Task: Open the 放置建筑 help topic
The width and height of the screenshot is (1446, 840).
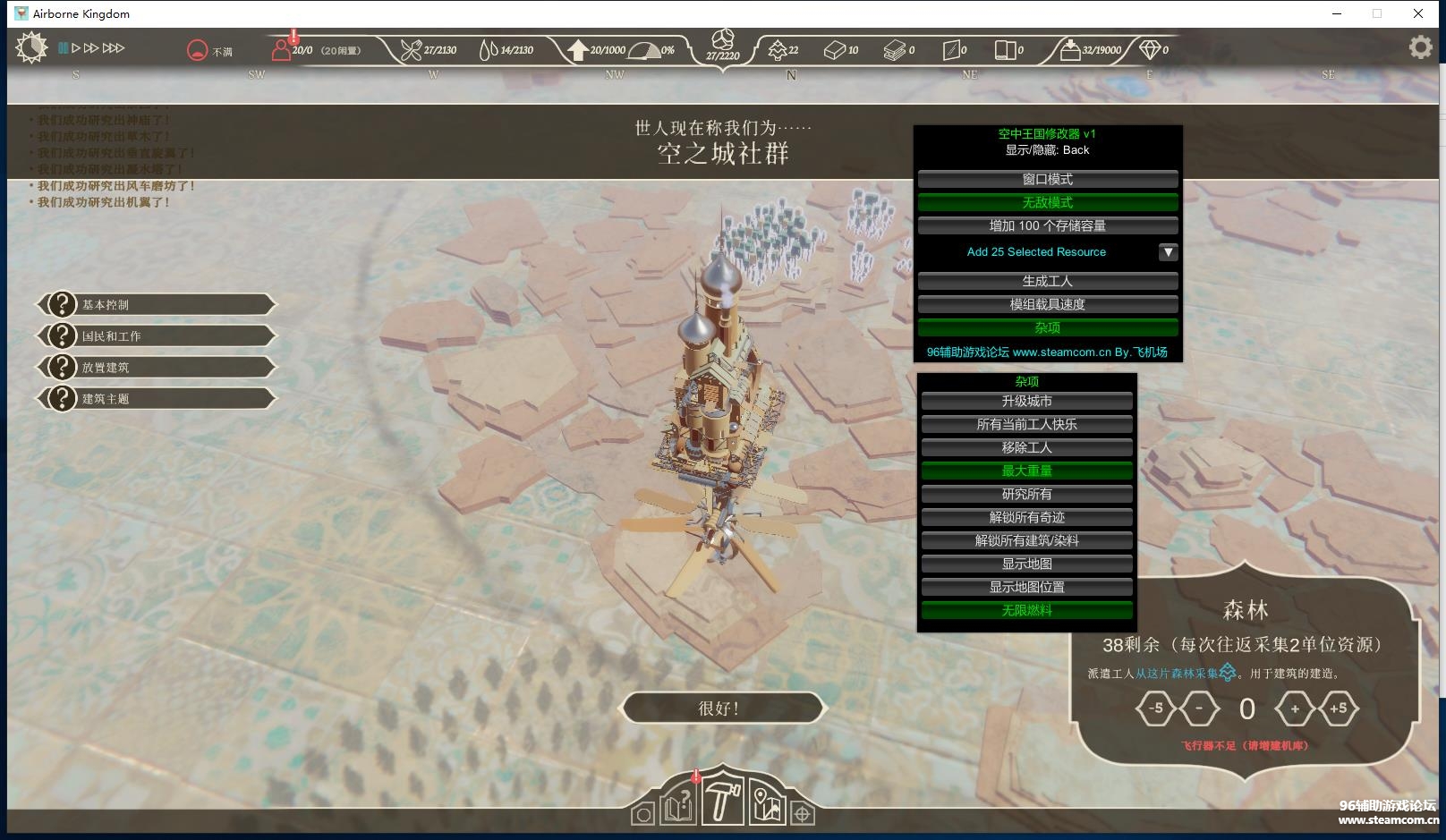Action: click(157, 368)
